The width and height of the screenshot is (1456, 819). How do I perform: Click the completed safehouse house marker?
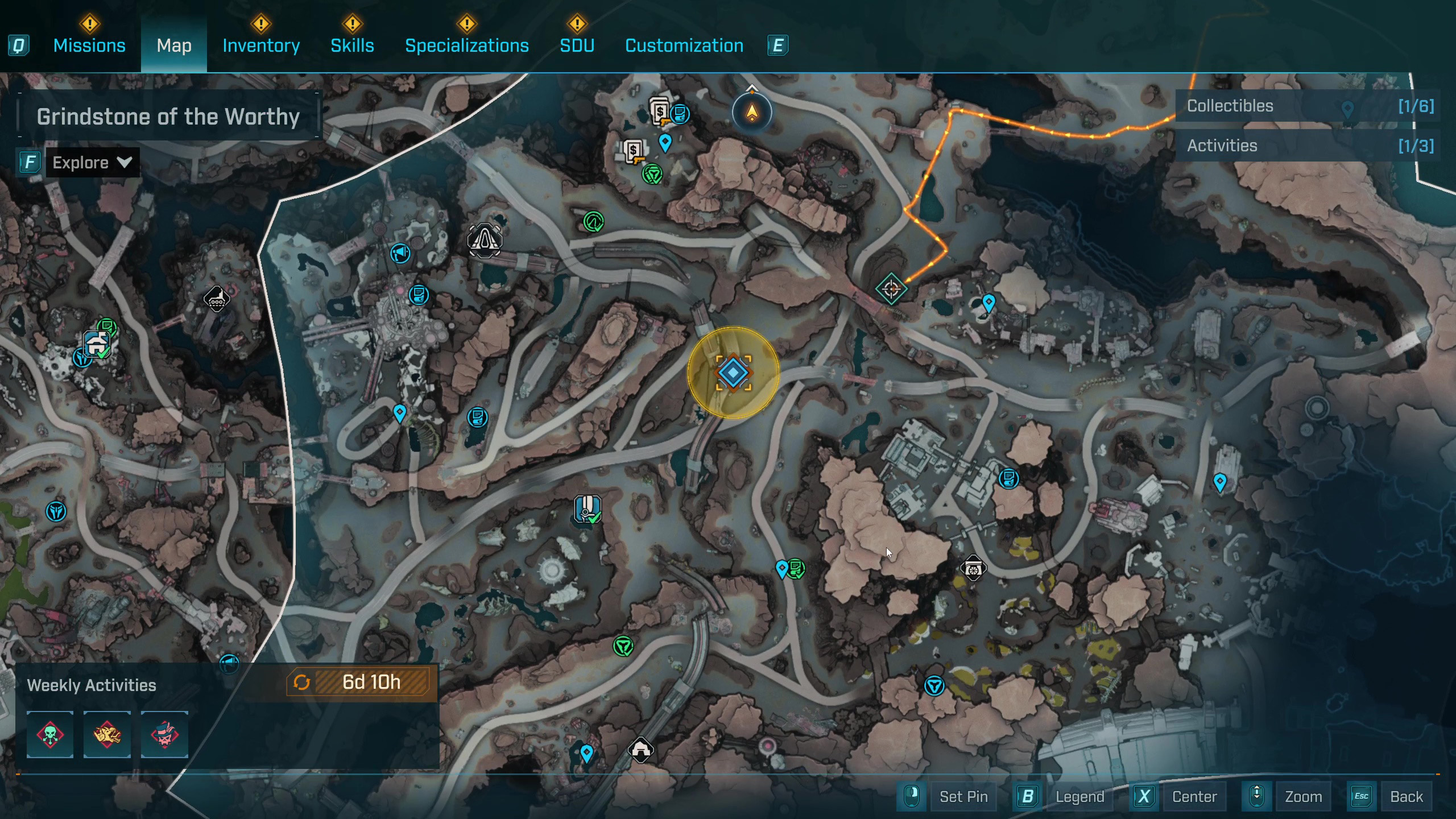(97, 344)
